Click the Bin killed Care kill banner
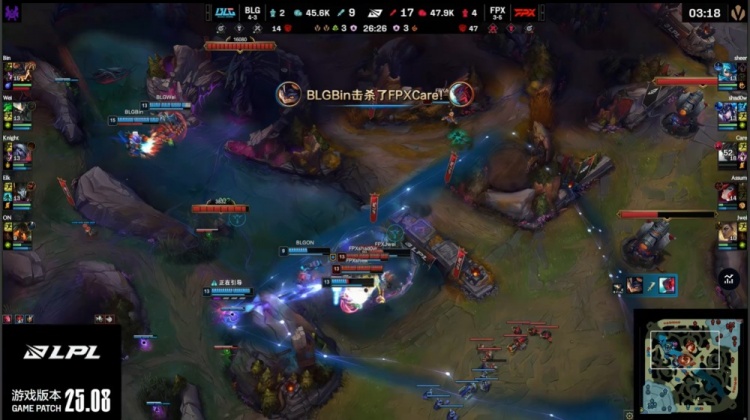The image size is (750, 420). coord(375,93)
